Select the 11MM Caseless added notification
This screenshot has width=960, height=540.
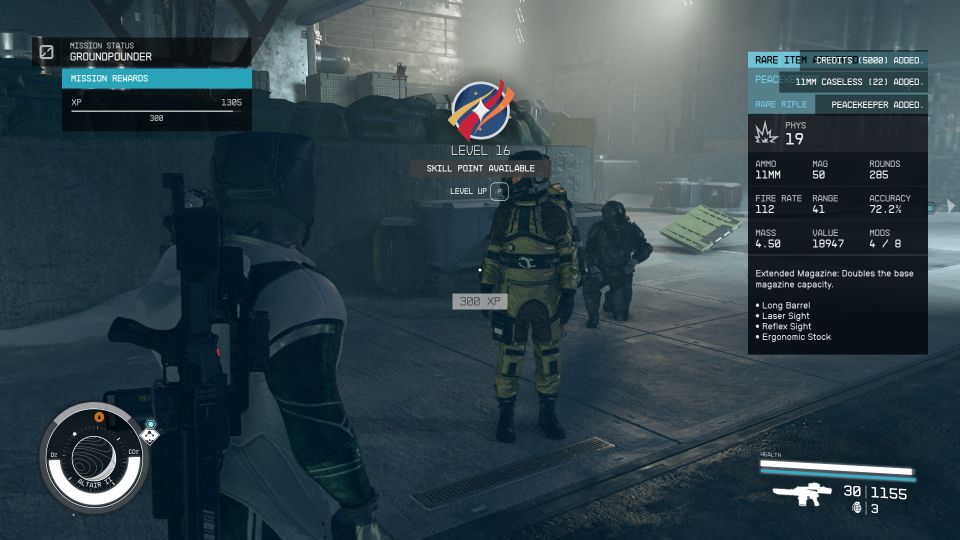(858, 82)
